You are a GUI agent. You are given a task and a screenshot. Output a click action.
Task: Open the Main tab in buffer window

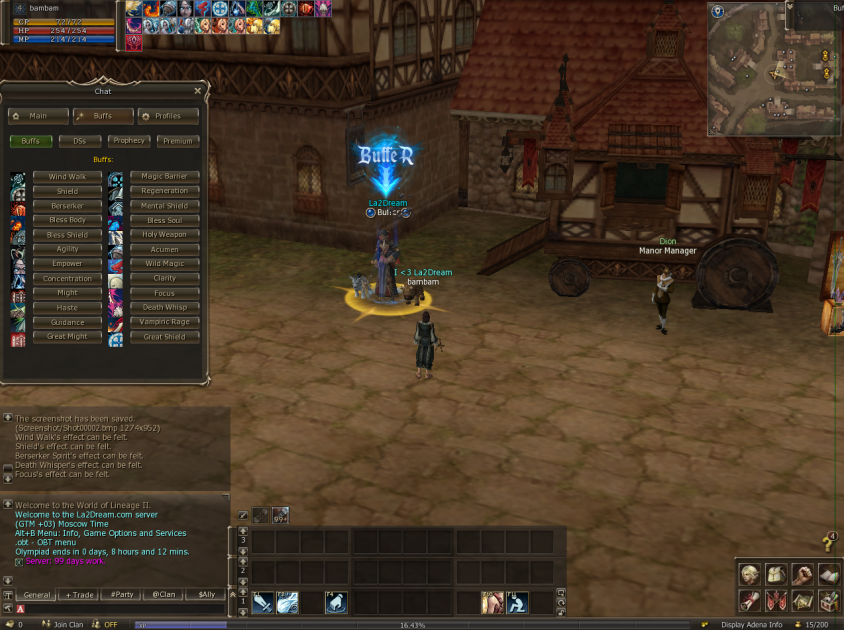coord(38,116)
